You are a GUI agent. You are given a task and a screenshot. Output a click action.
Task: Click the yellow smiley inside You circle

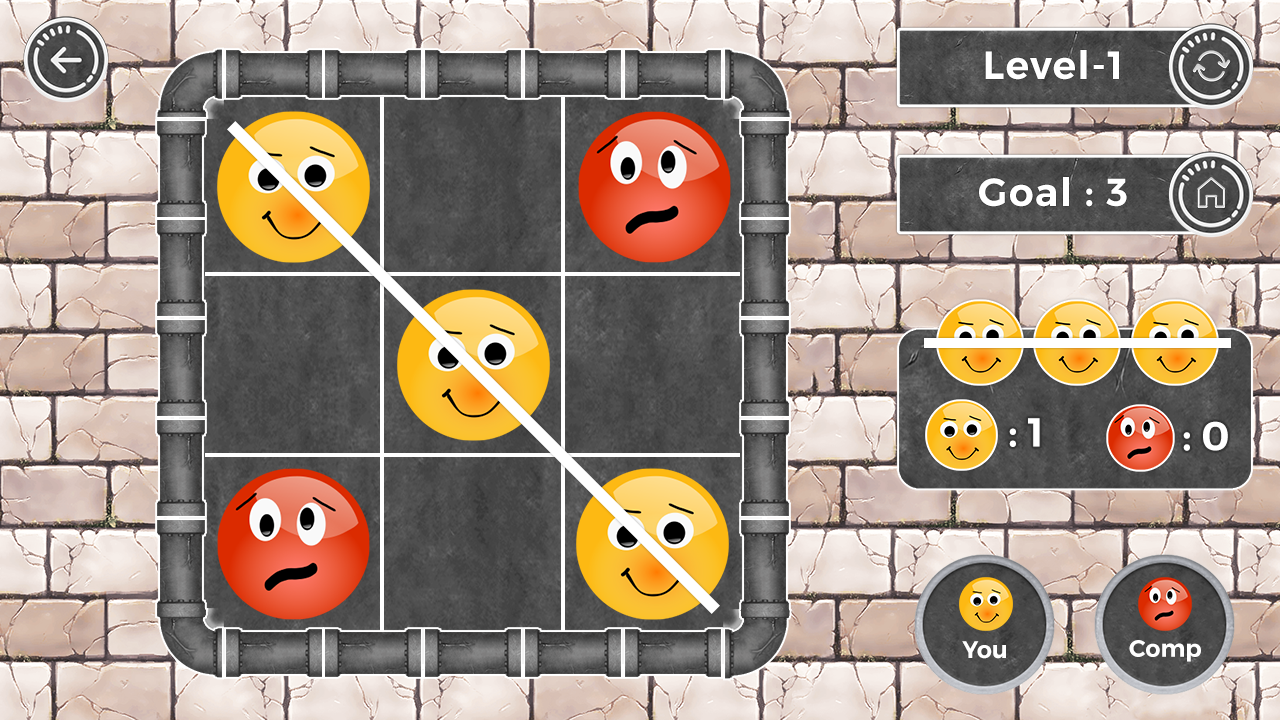[984, 605]
